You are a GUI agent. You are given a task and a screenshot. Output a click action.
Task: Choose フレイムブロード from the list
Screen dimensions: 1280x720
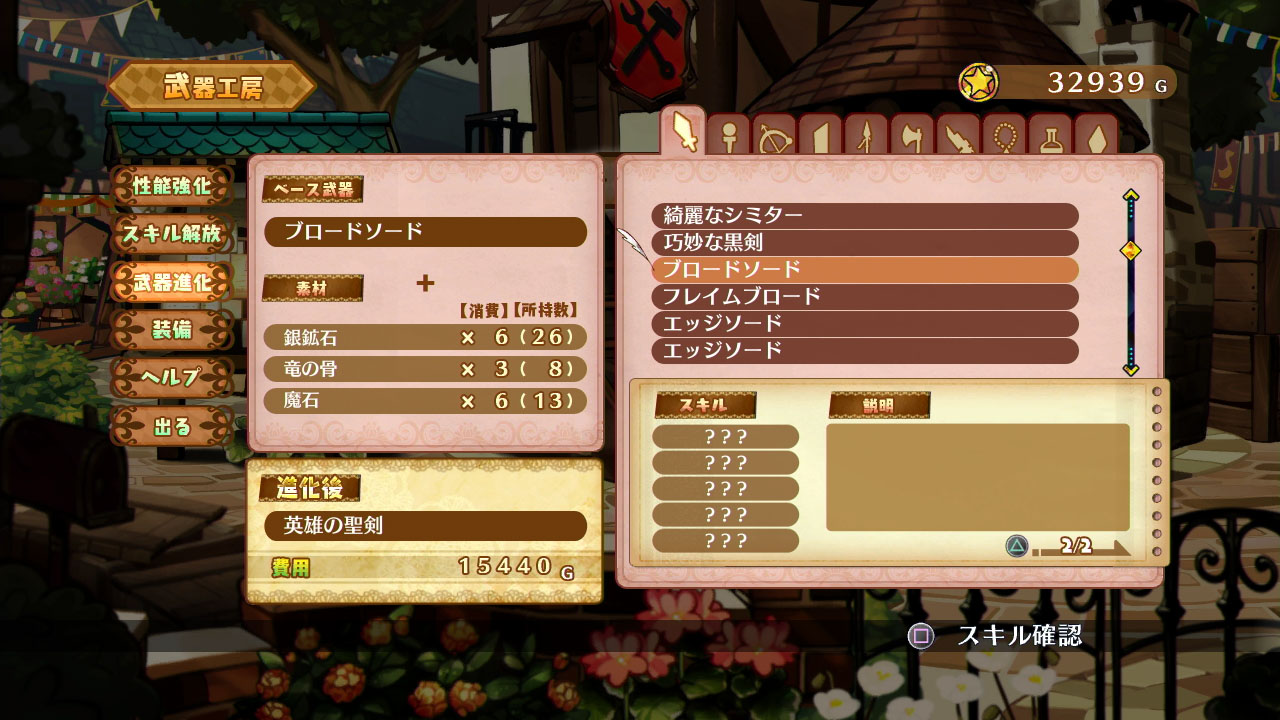[x=870, y=296]
